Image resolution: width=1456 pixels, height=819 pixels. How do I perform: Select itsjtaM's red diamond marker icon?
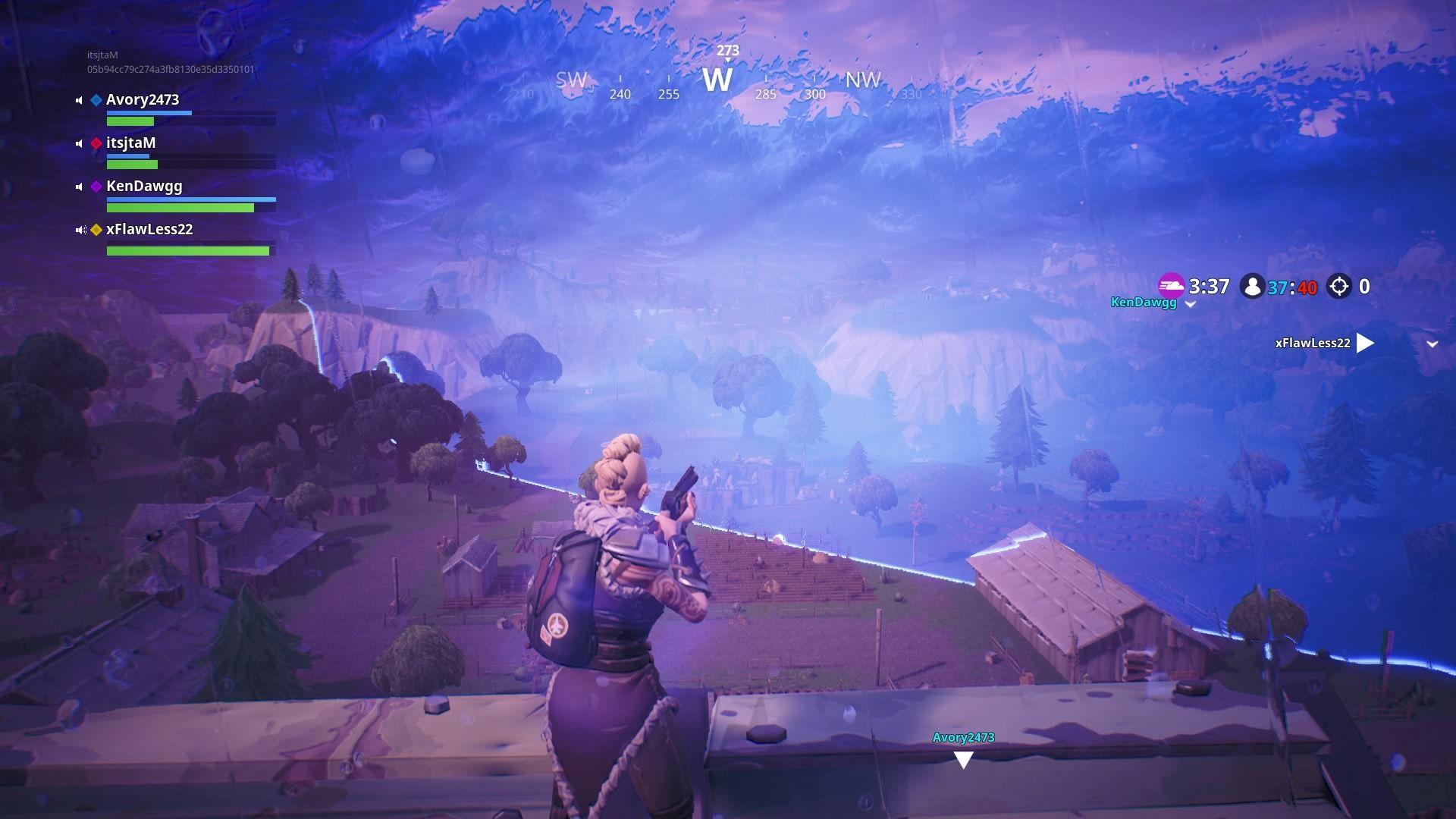(x=95, y=143)
